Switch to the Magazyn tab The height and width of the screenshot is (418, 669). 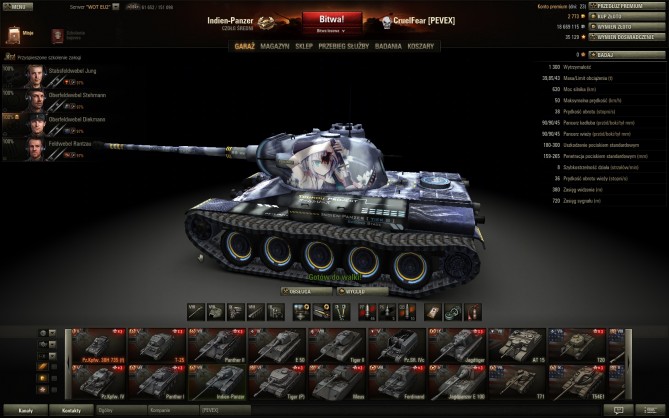coord(273,46)
